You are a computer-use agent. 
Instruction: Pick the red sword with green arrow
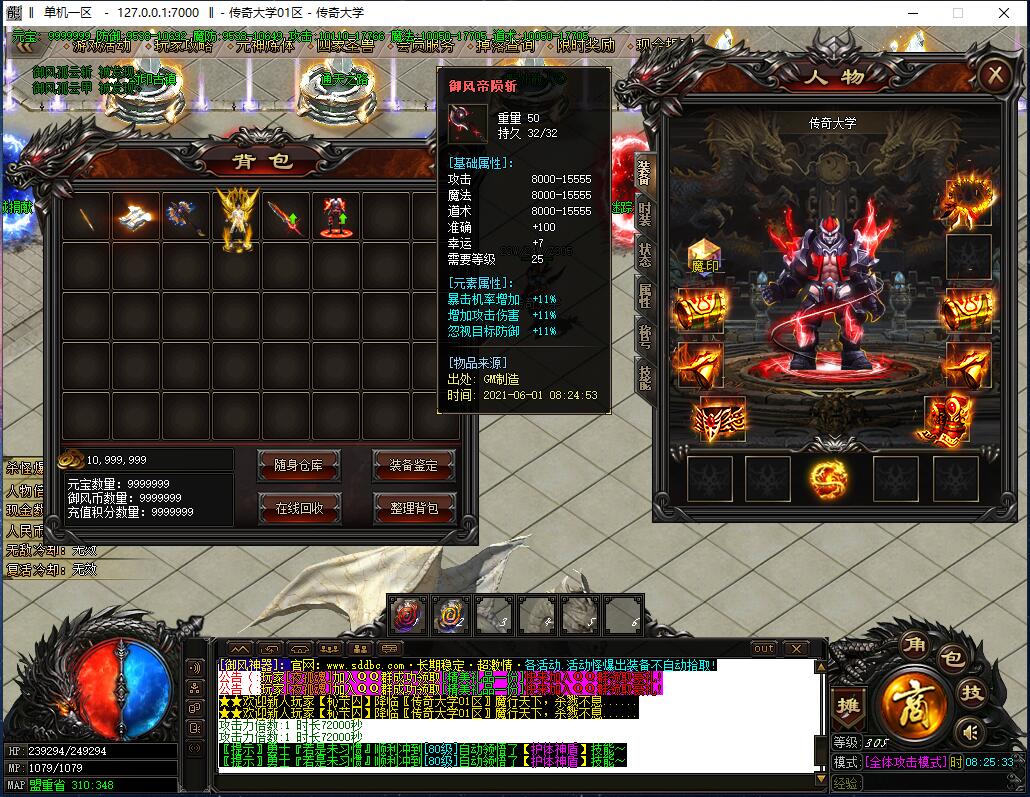pyautogui.click(x=285, y=217)
